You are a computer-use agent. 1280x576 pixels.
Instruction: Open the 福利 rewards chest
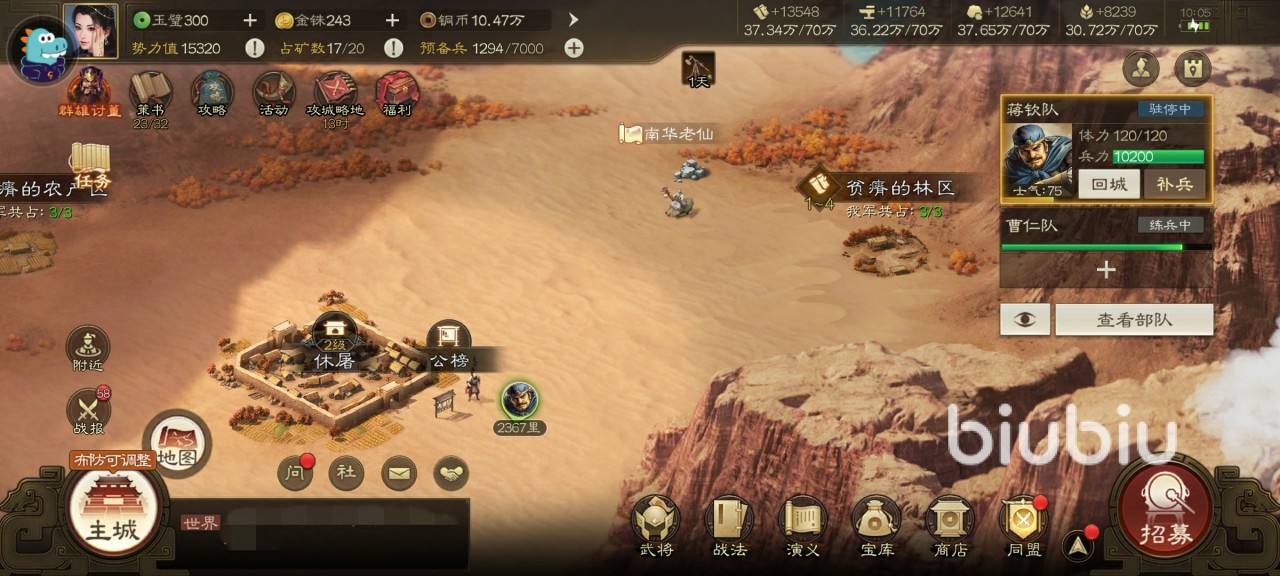(397, 94)
